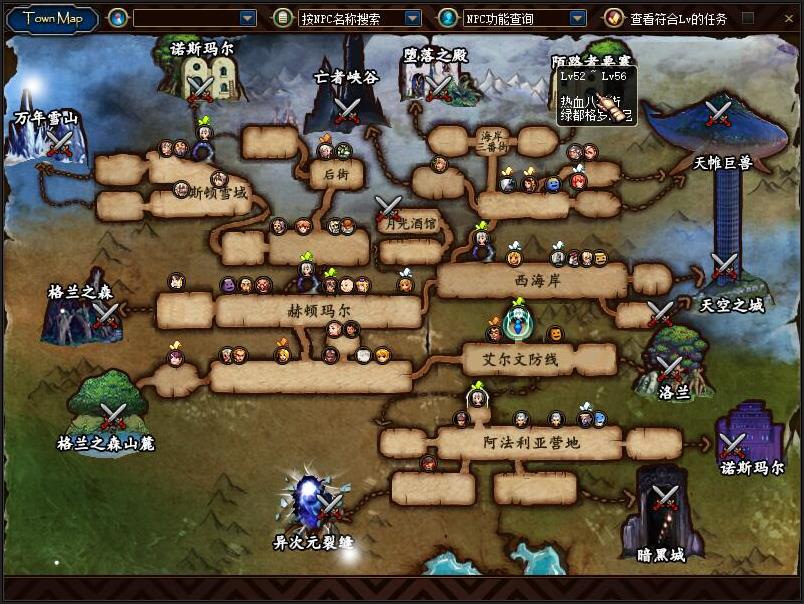Click the 天帷巨兽 crossed-swords marker
This screenshot has height=604, width=804.
pos(718,113)
